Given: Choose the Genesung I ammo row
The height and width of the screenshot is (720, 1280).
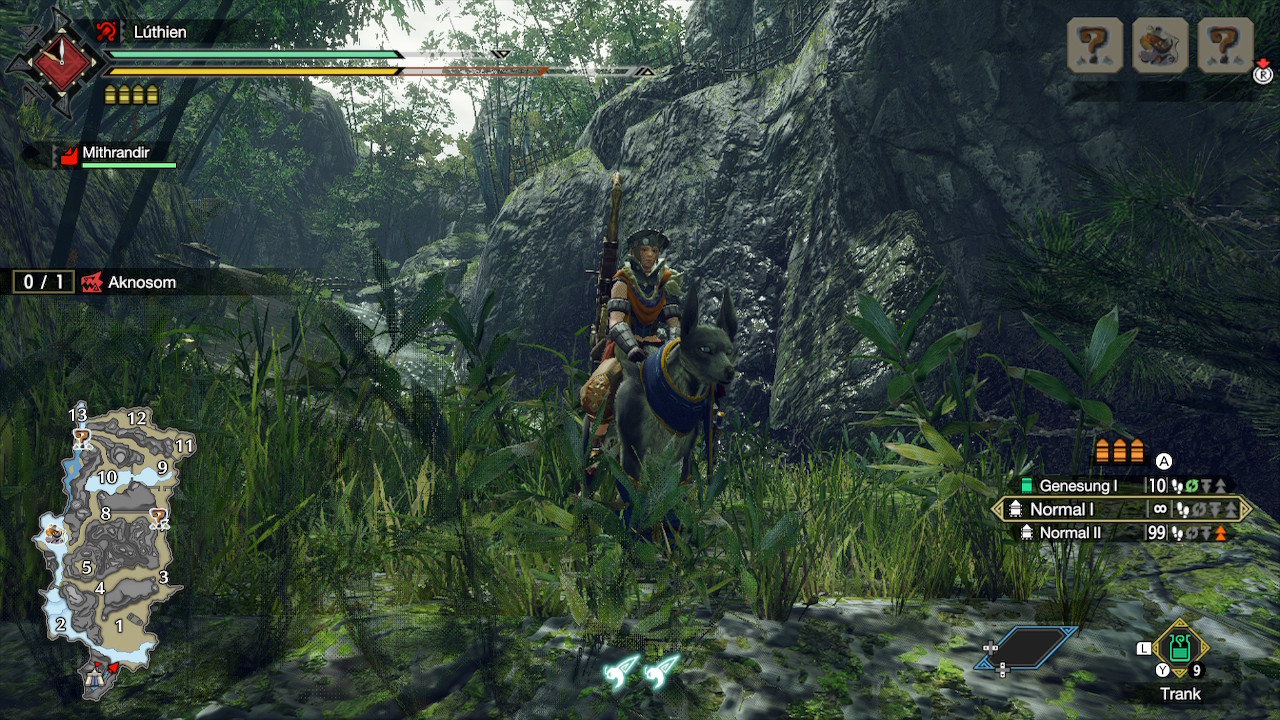Looking at the screenshot, I should click(1120, 486).
